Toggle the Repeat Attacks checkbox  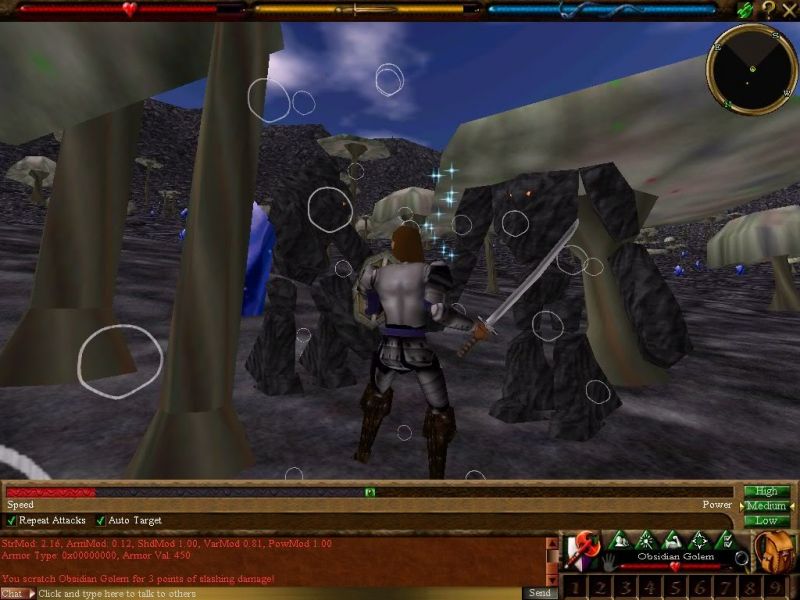click(x=12, y=521)
